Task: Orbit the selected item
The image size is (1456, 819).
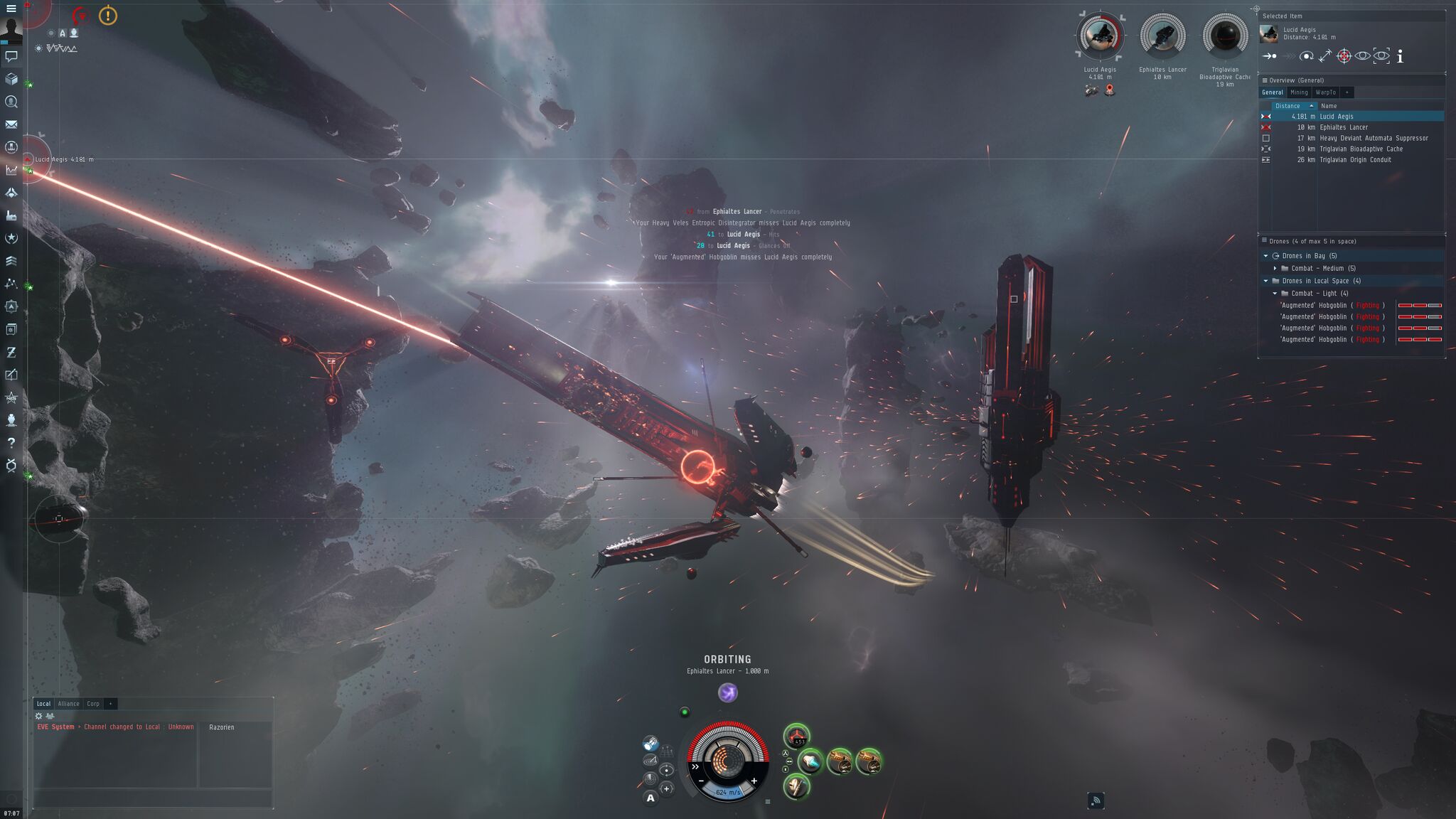Action: [x=1307, y=55]
